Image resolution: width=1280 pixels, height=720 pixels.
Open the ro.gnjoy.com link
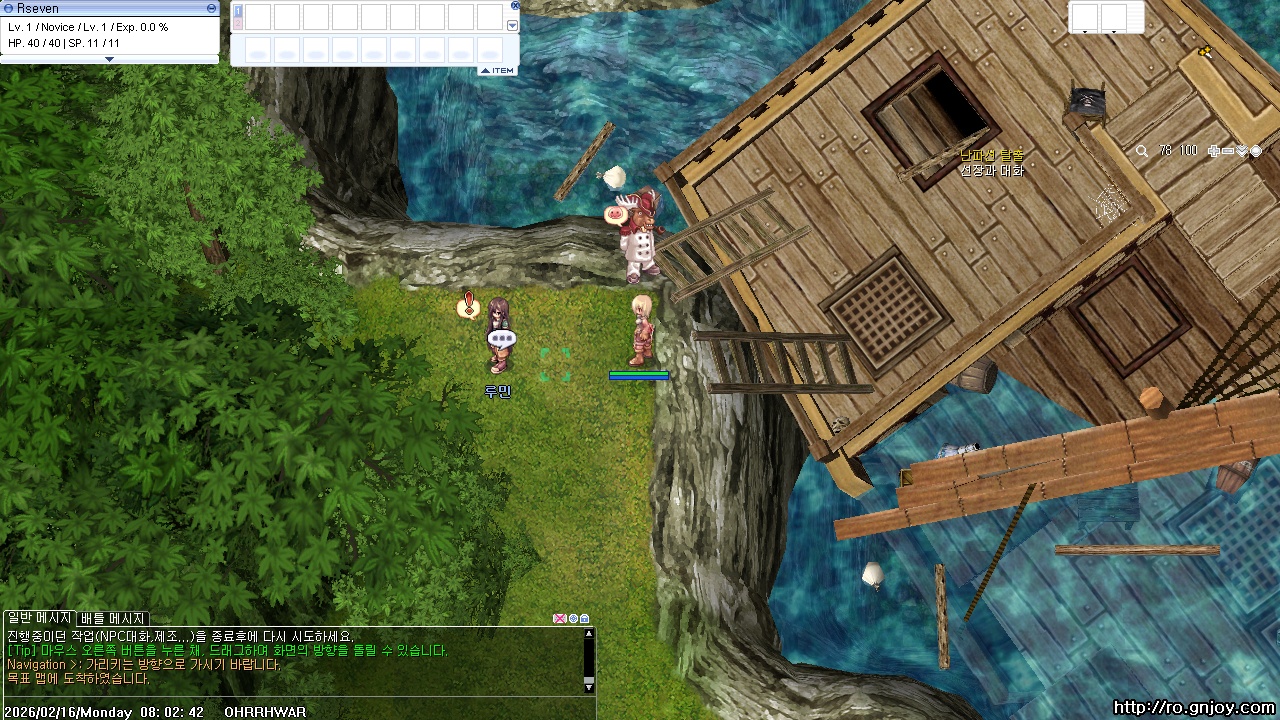tap(1194, 708)
